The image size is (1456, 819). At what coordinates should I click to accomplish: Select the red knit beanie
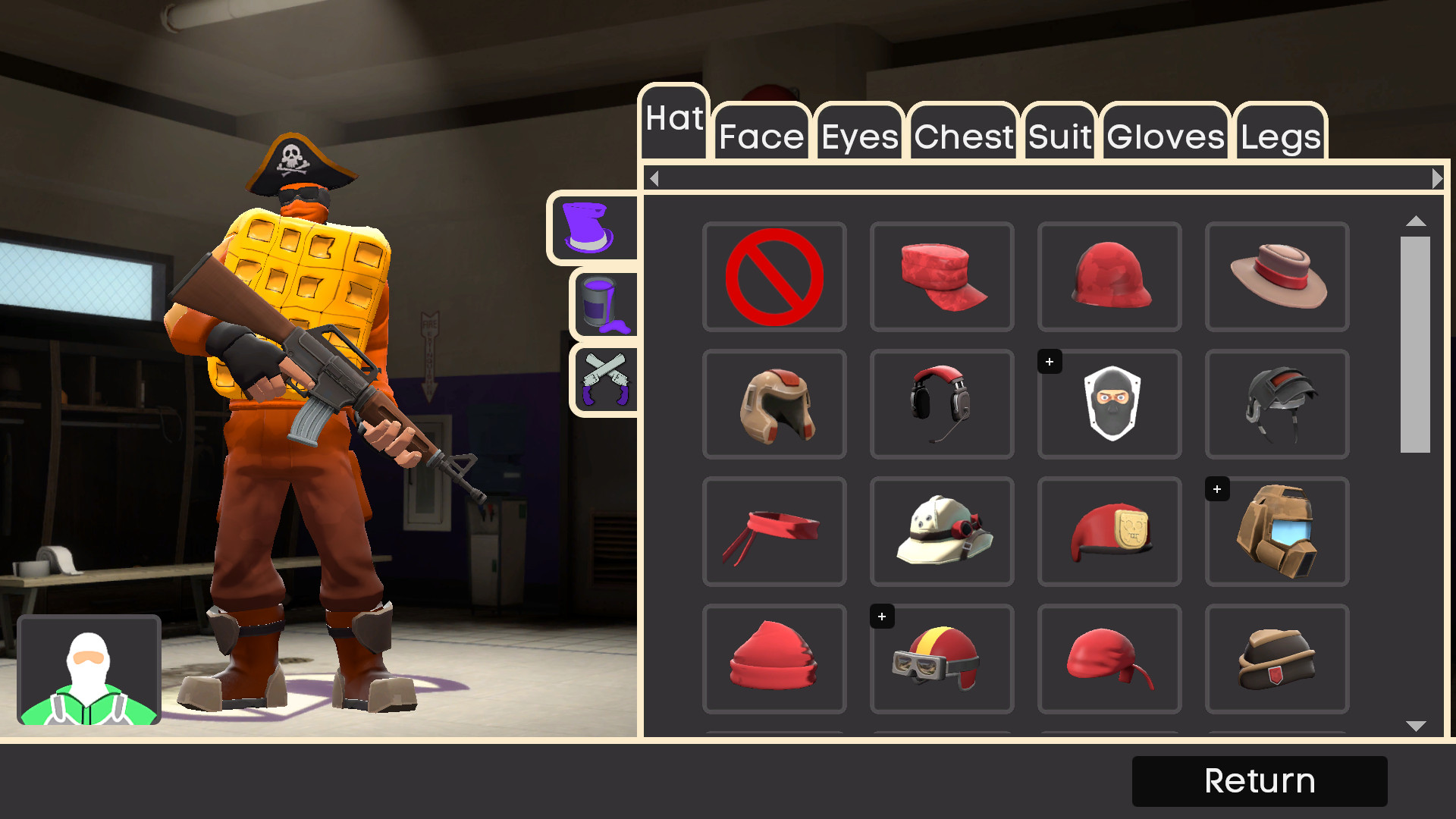774,659
